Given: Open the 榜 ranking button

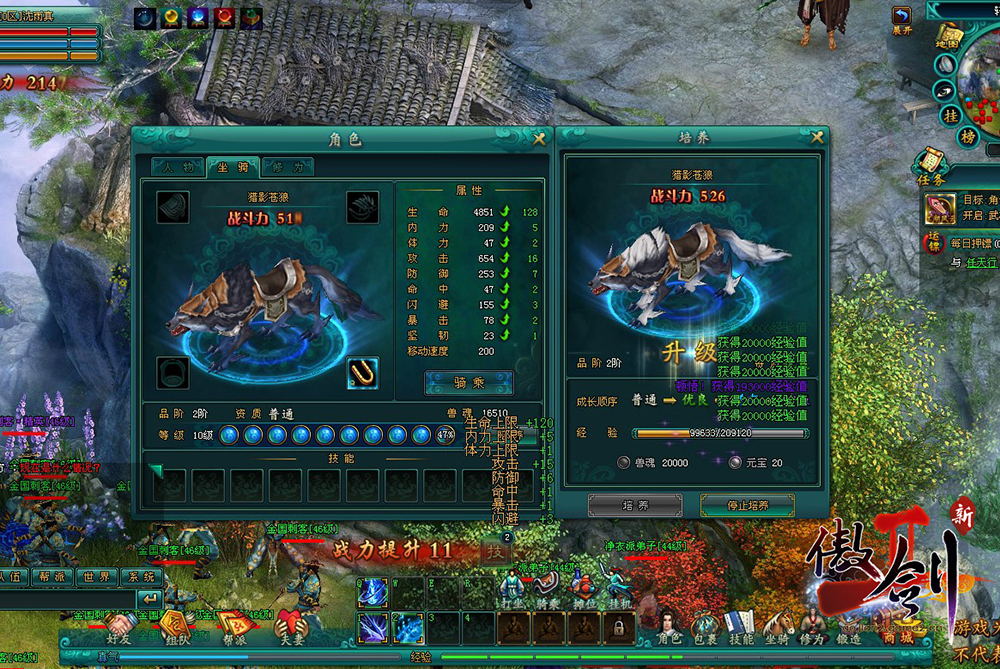Looking at the screenshot, I should (x=967, y=135).
